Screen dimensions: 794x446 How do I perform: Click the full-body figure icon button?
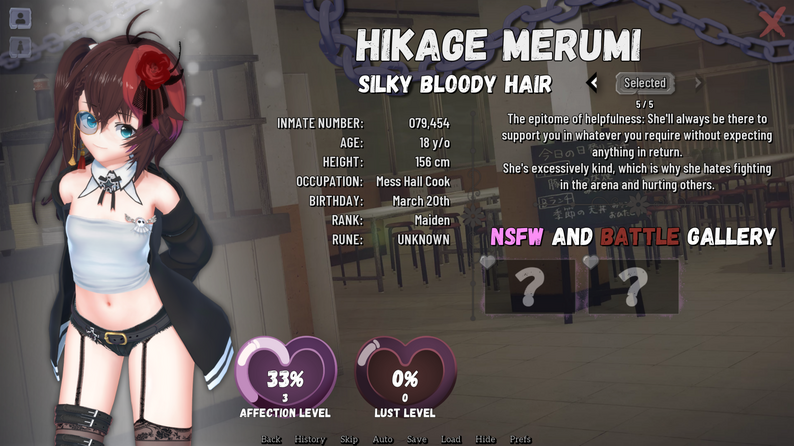tap(20, 46)
